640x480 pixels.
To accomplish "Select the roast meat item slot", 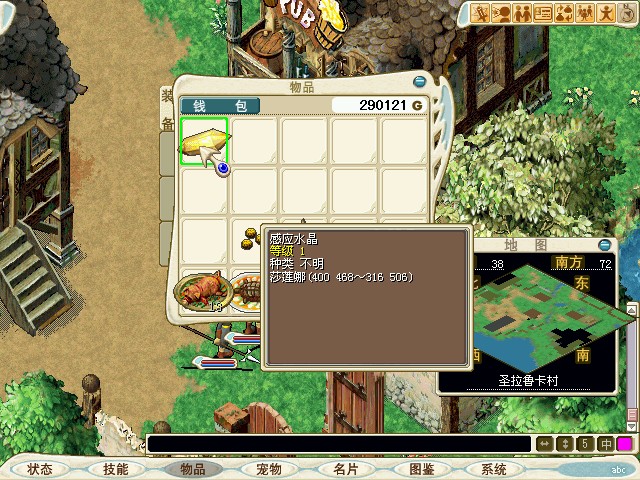I will coord(201,292).
